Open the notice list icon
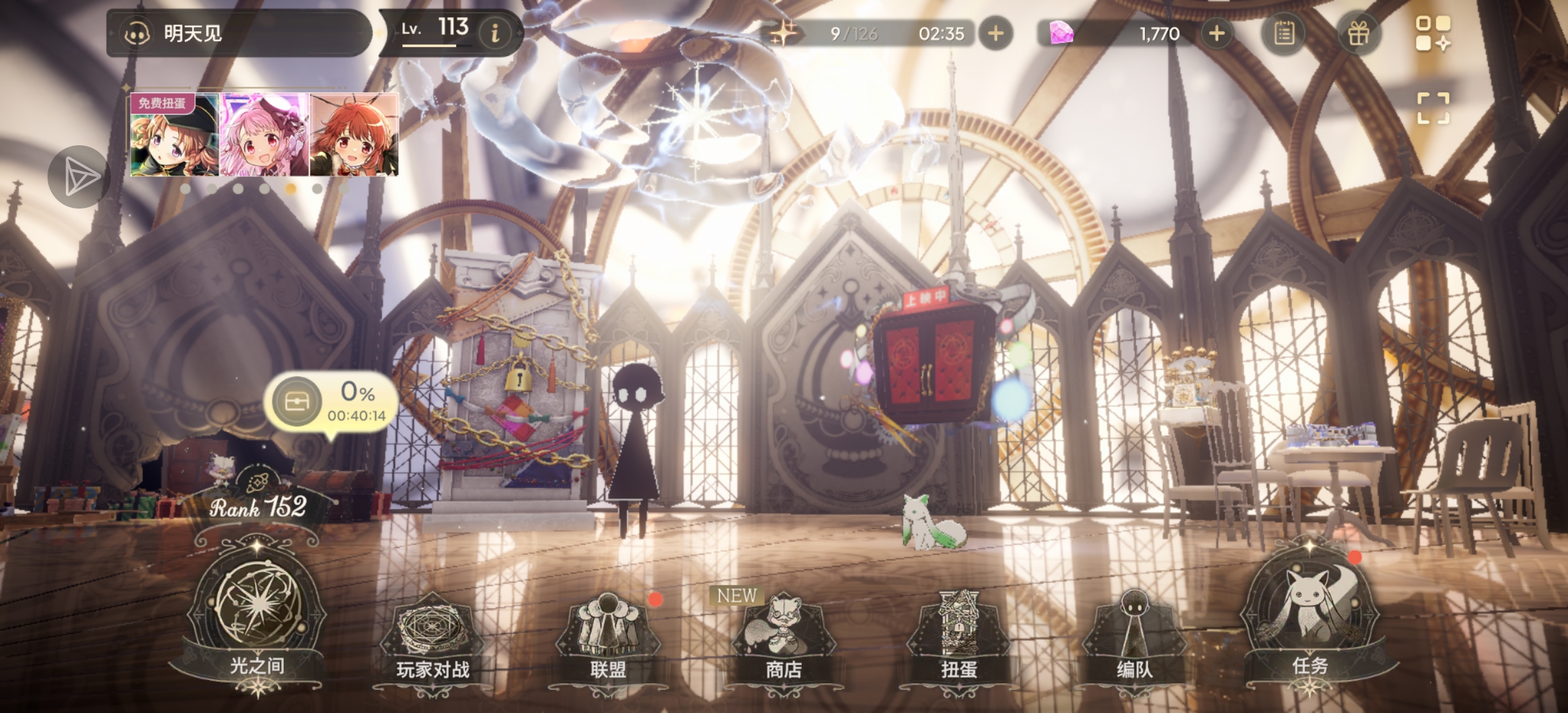Viewport: 1568px width, 713px height. pos(1284,33)
